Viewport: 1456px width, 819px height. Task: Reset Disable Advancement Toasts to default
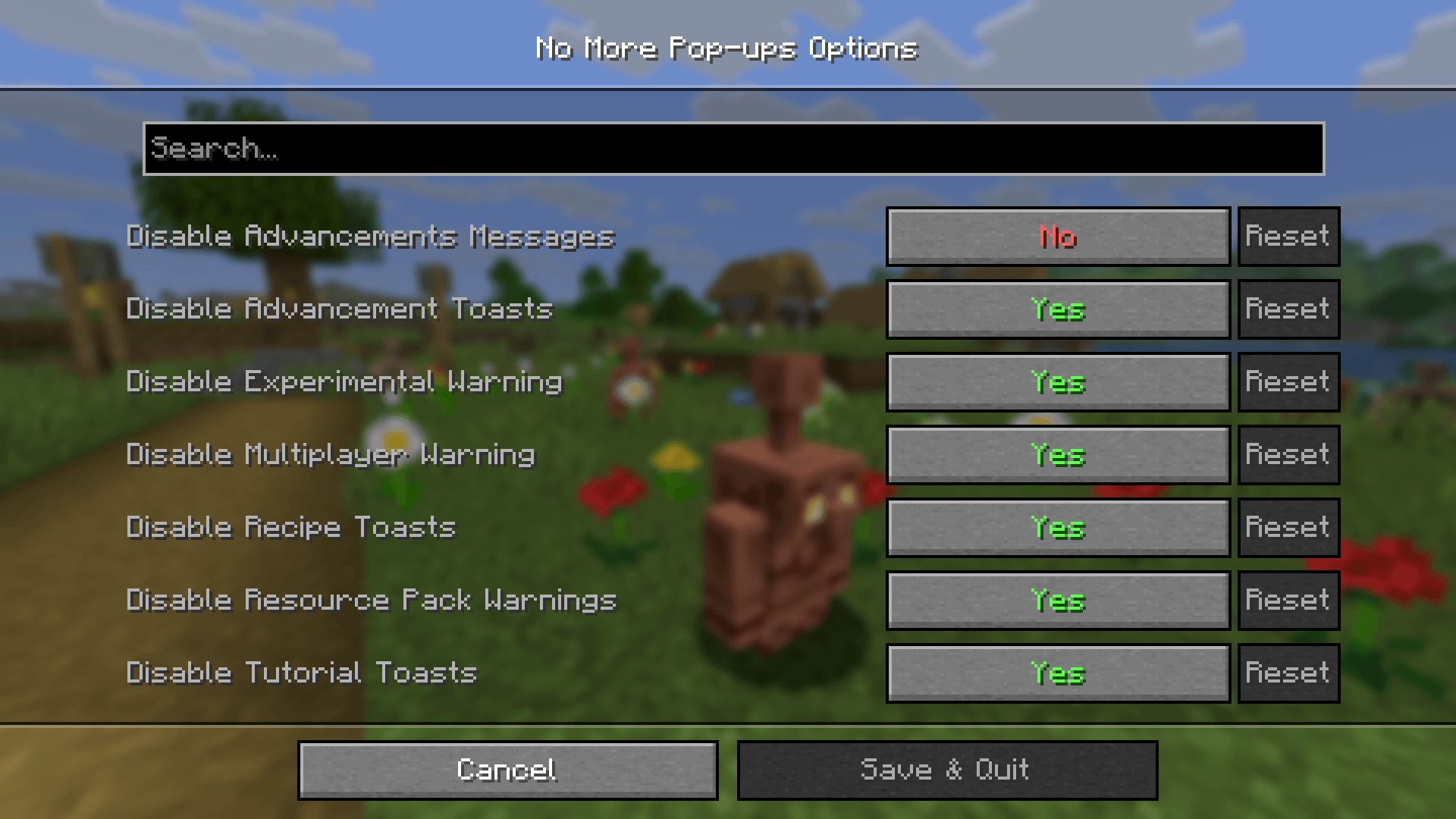click(x=1288, y=309)
